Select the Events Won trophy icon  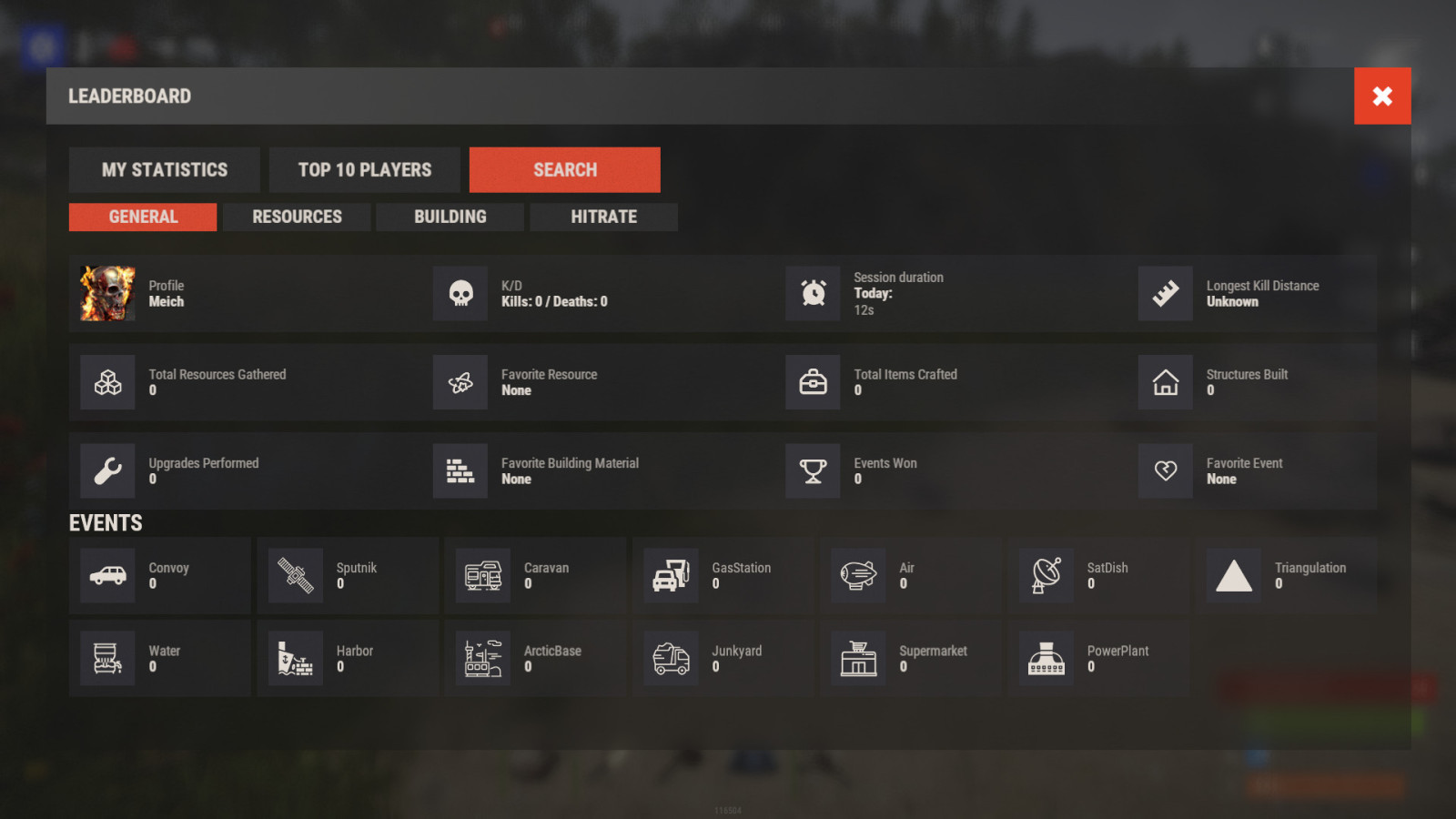point(813,470)
